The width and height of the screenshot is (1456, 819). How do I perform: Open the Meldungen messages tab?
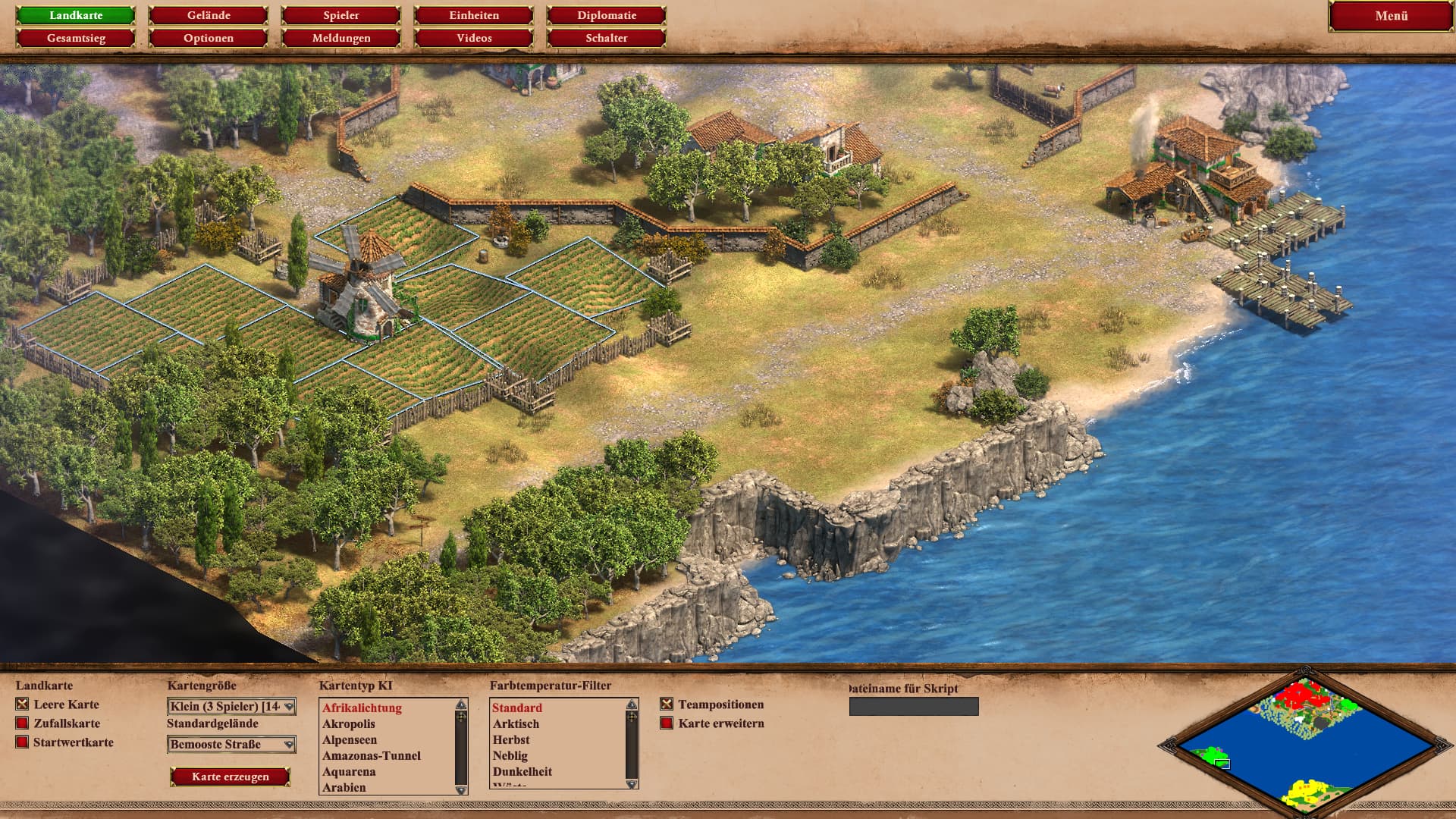(341, 38)
